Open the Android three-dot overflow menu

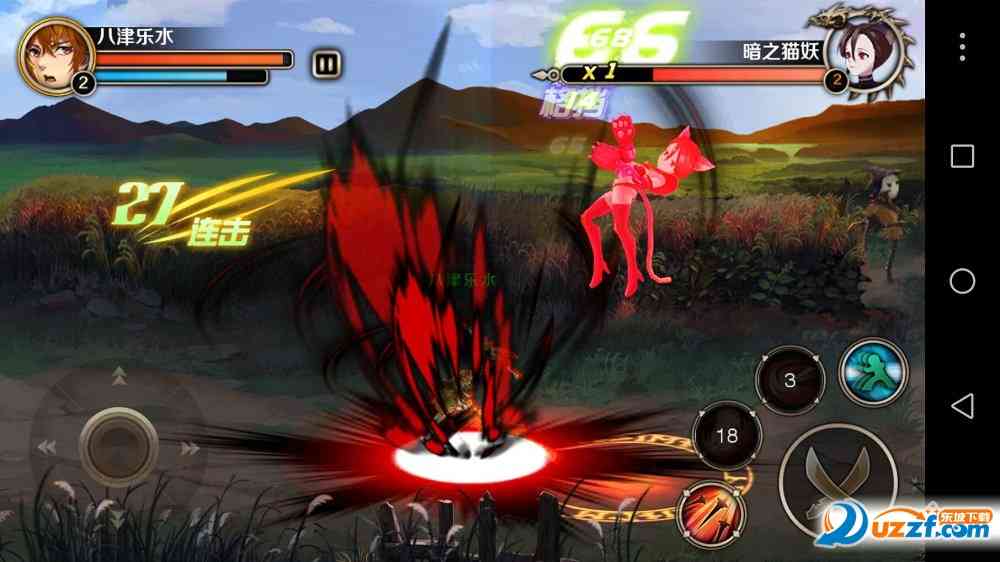point(962,46)
